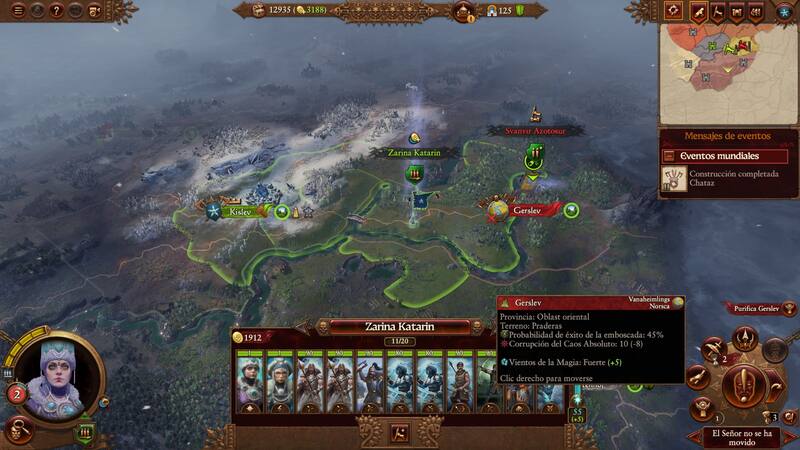Open the main game menu
The width and height of the screenshot is (800, 450).
tap(17, 11)
